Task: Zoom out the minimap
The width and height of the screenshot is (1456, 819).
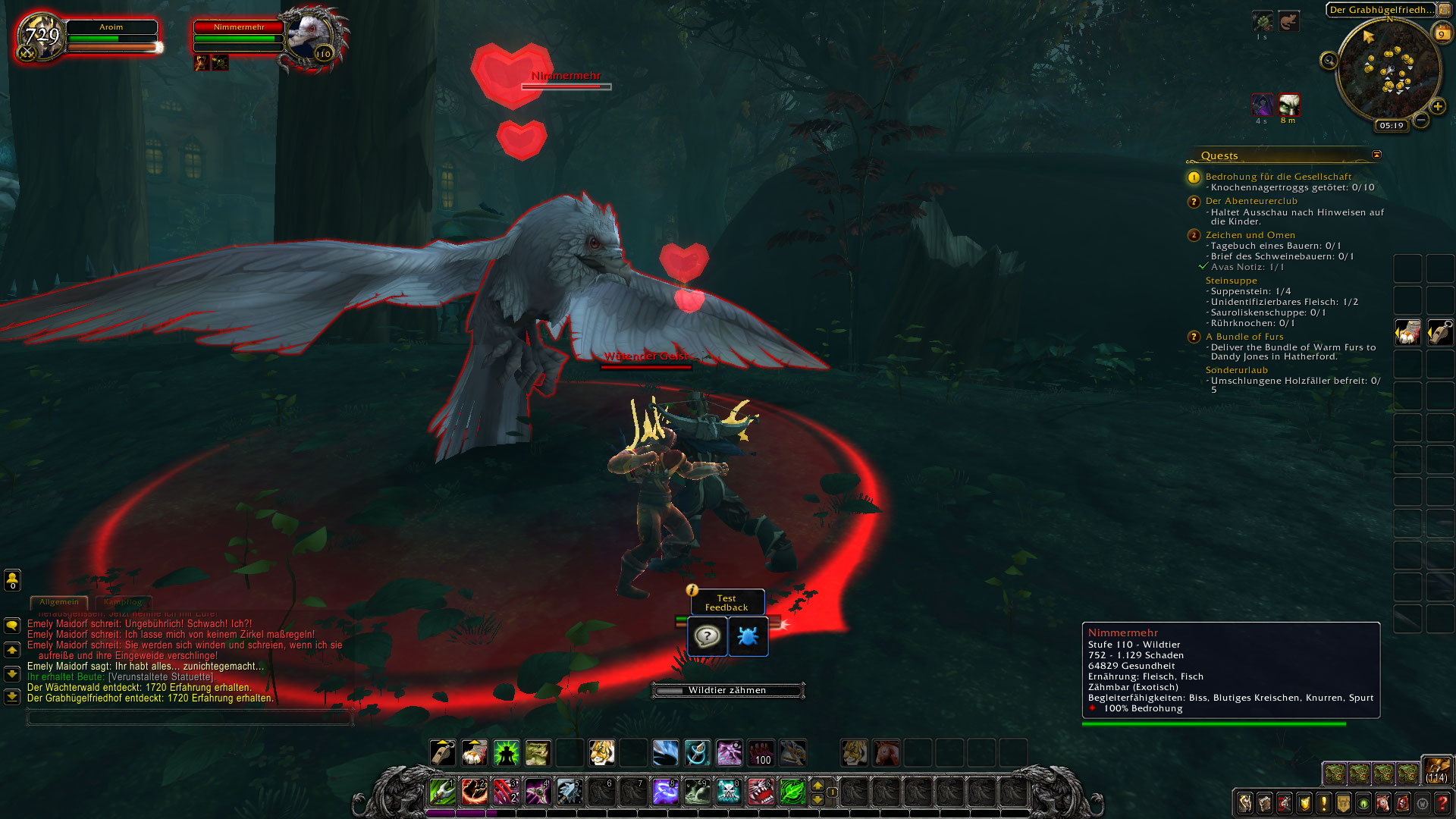Action: coord(1421,120)
